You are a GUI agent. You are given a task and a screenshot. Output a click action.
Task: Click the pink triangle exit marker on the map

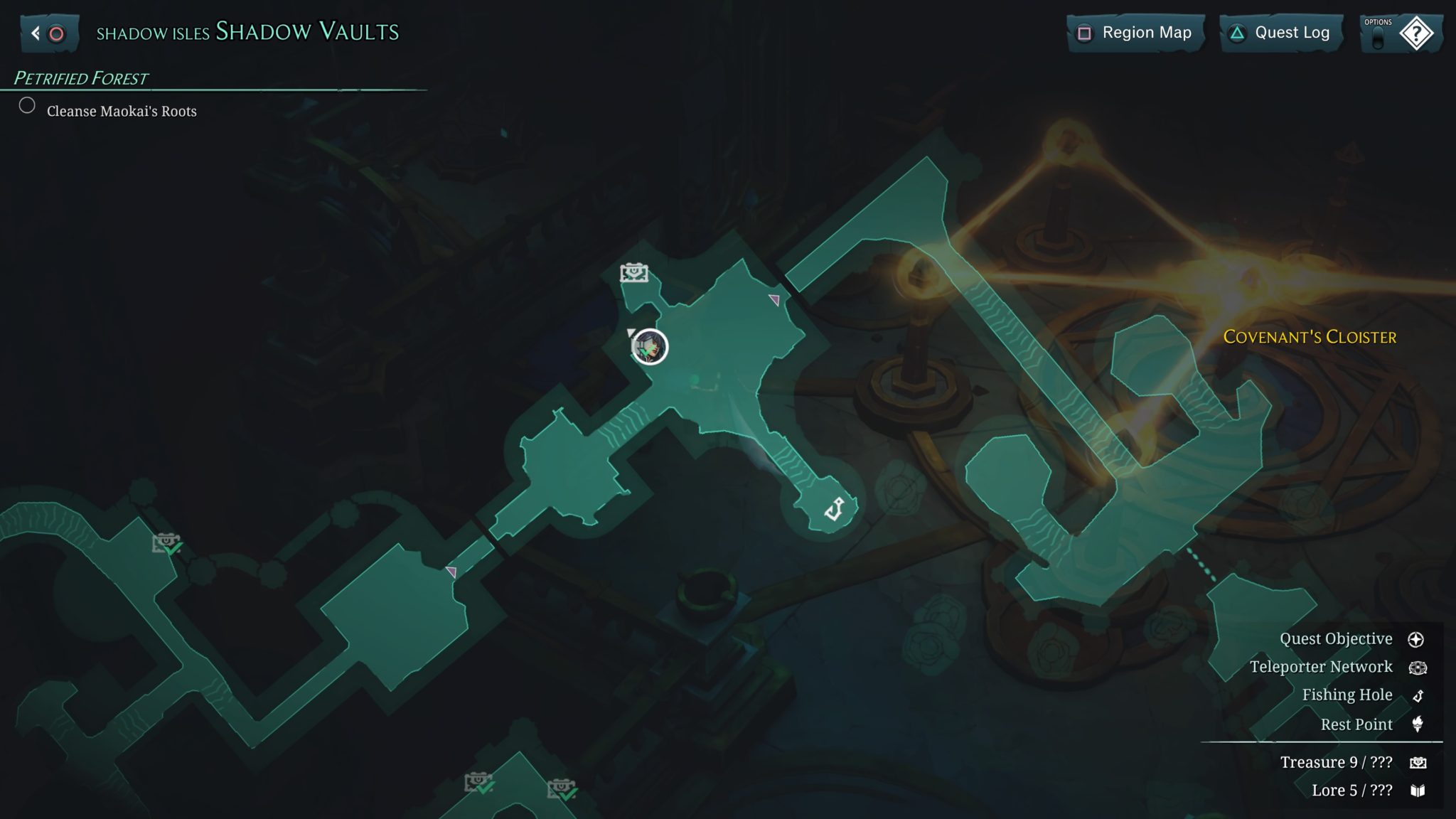[775, 300]
